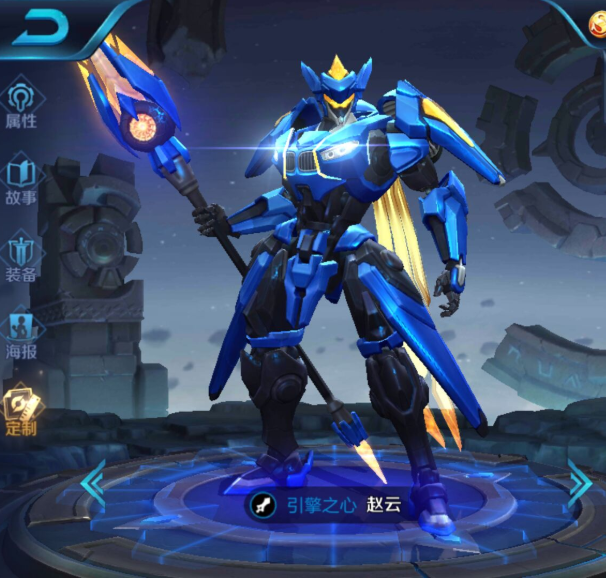Switch to the 故事 story tab

click(x=21, y=180)
